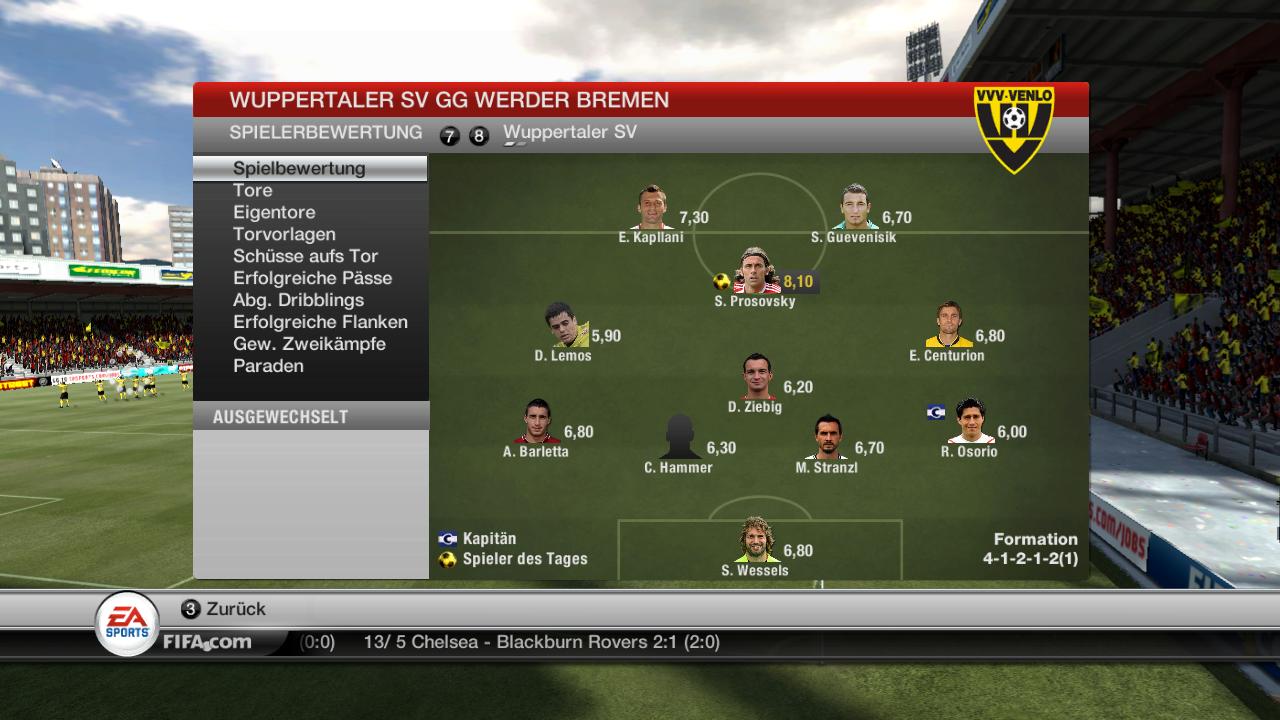The width and height of the screenshot is (1280, 720).
Task: Select E. Centurion's player portrait
Action: click(x=948, y=326)
